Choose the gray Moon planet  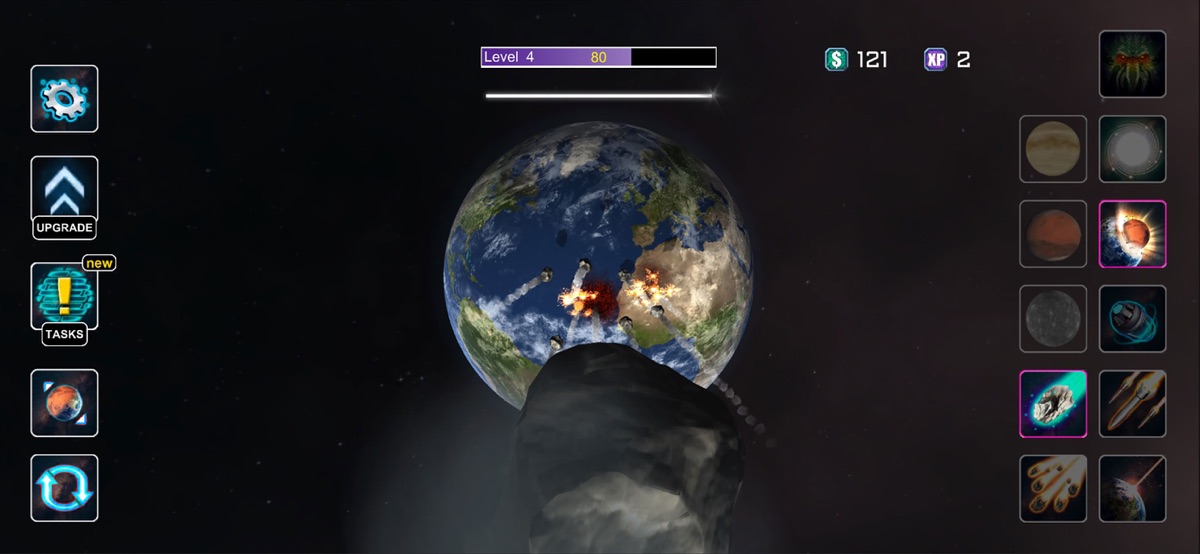(1053, 319)
